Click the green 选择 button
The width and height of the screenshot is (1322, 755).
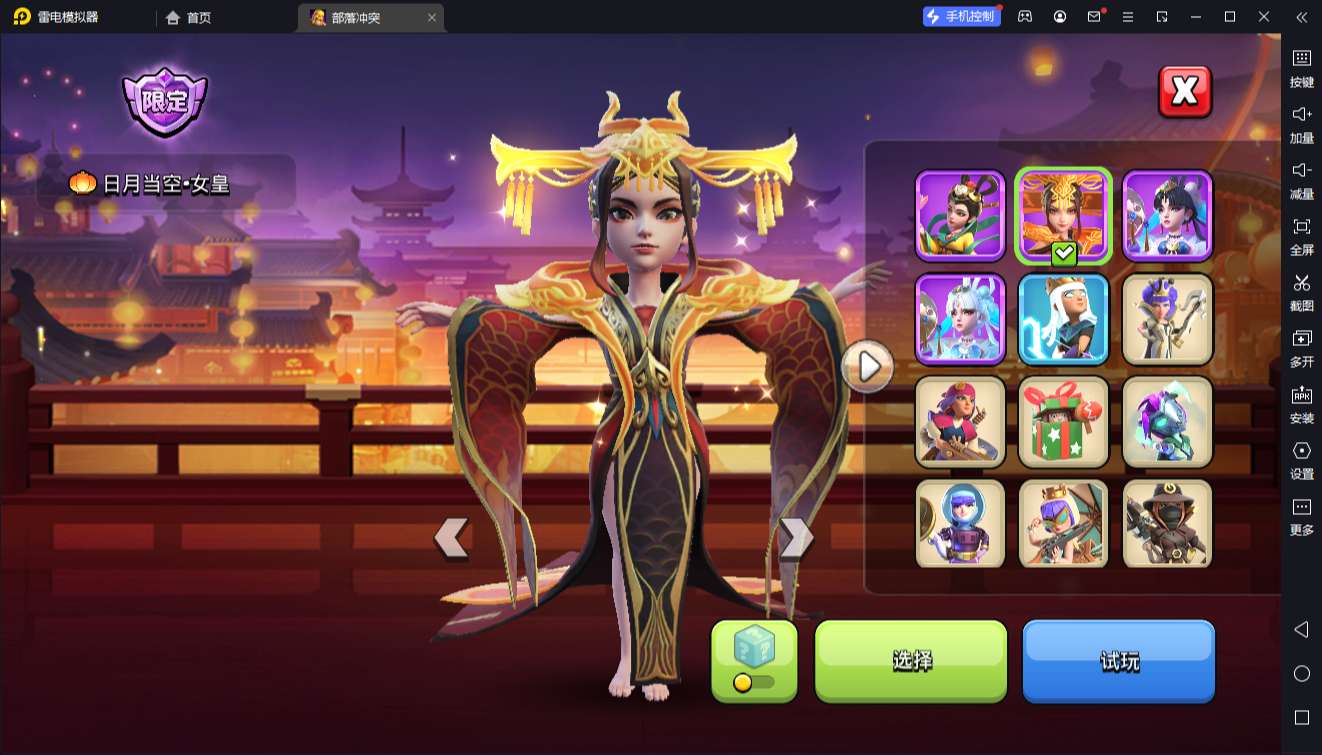[911, 660]
